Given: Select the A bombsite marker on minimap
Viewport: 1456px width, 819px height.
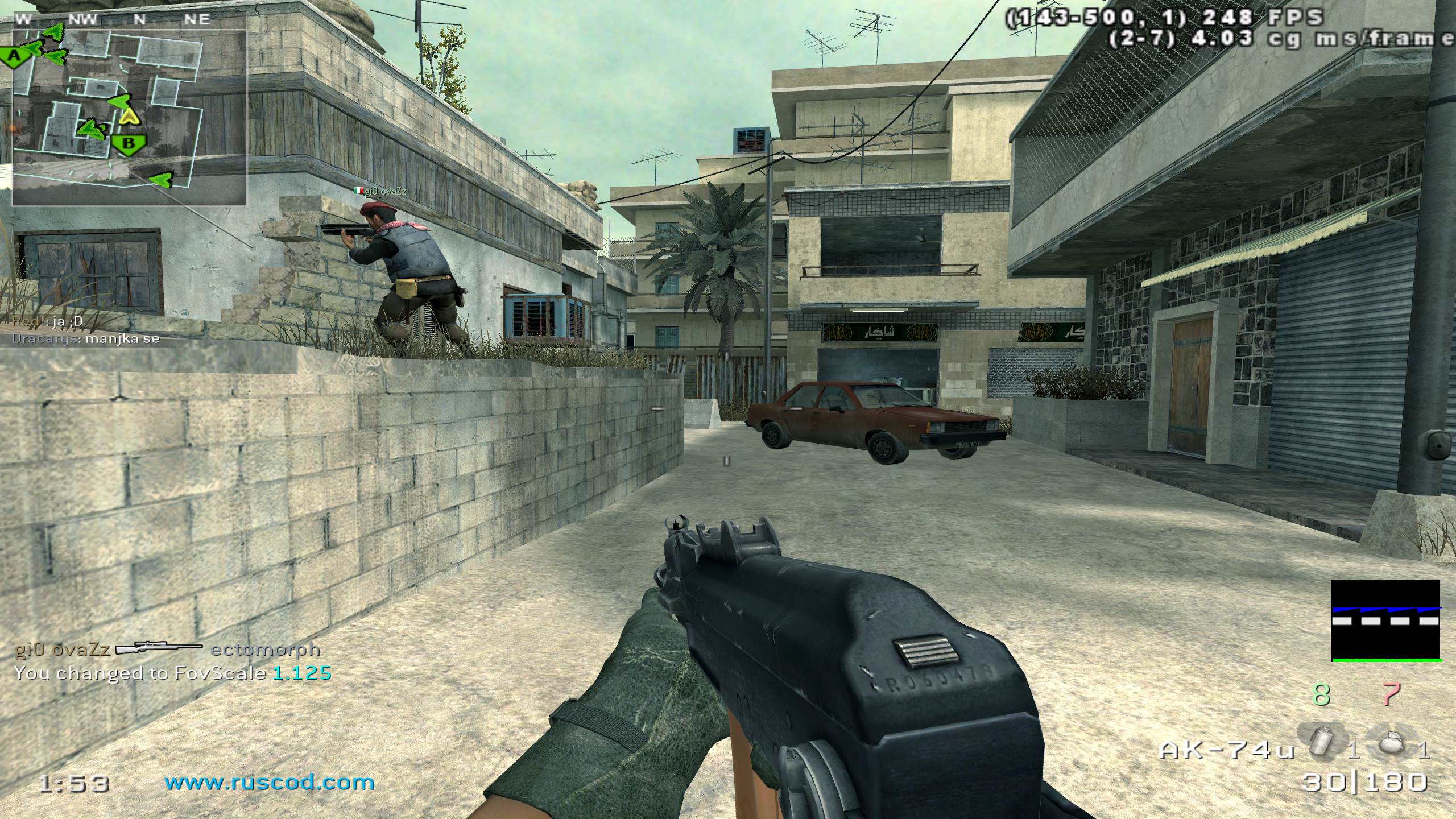Looking at the screenshot, I should tap(15, 56).
